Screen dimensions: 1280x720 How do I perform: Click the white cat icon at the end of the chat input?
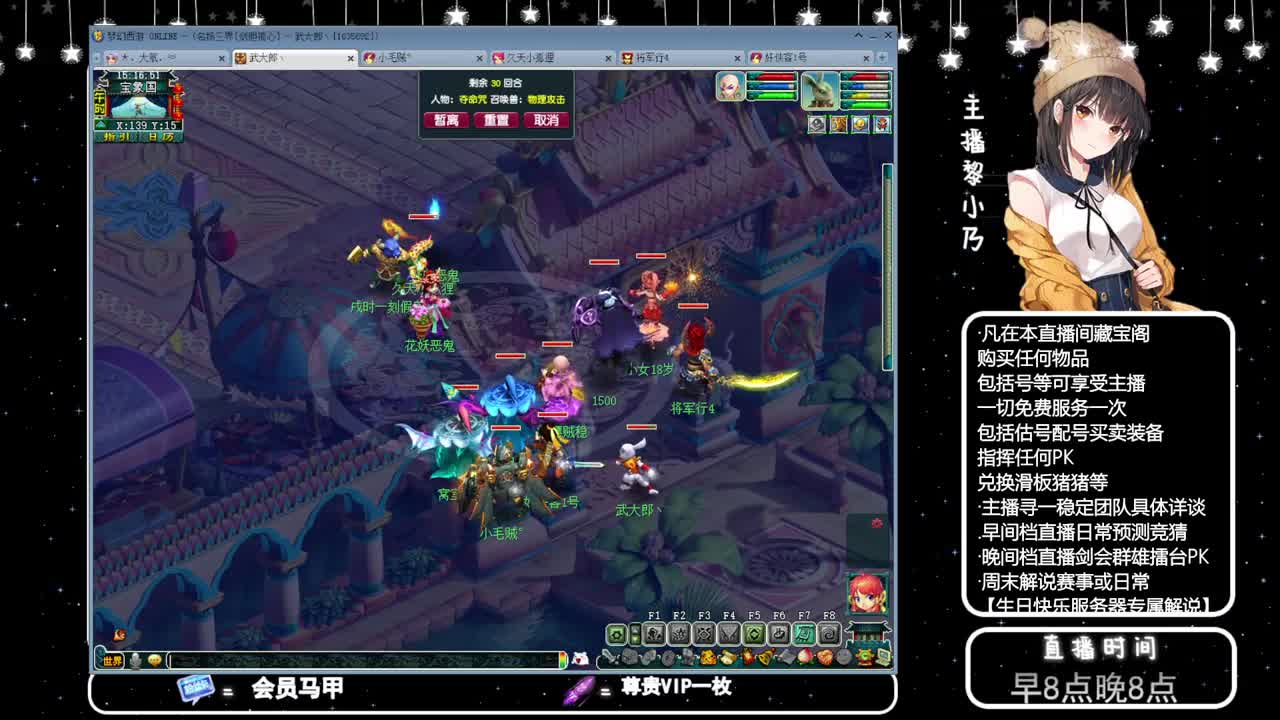[580, 660]
